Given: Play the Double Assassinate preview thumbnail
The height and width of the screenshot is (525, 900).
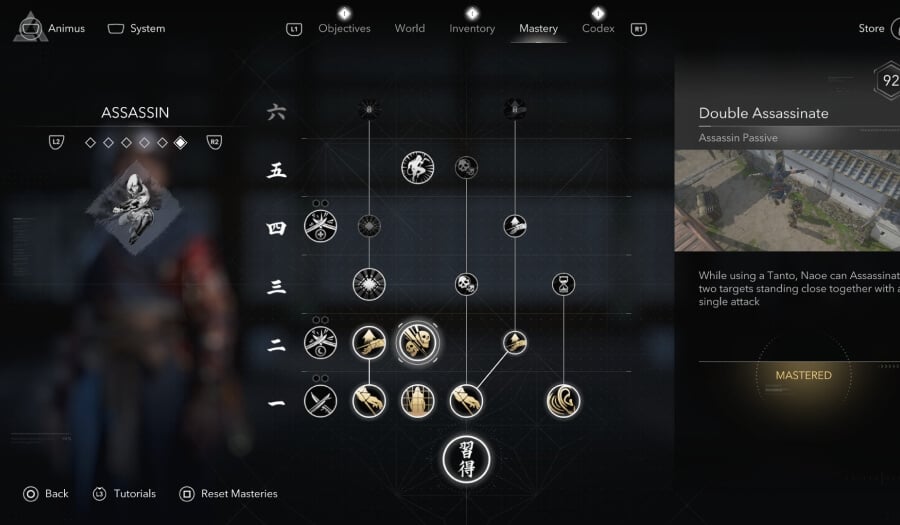Looking at the screenshot, I should pyautogui.click(x=787, y=200).
